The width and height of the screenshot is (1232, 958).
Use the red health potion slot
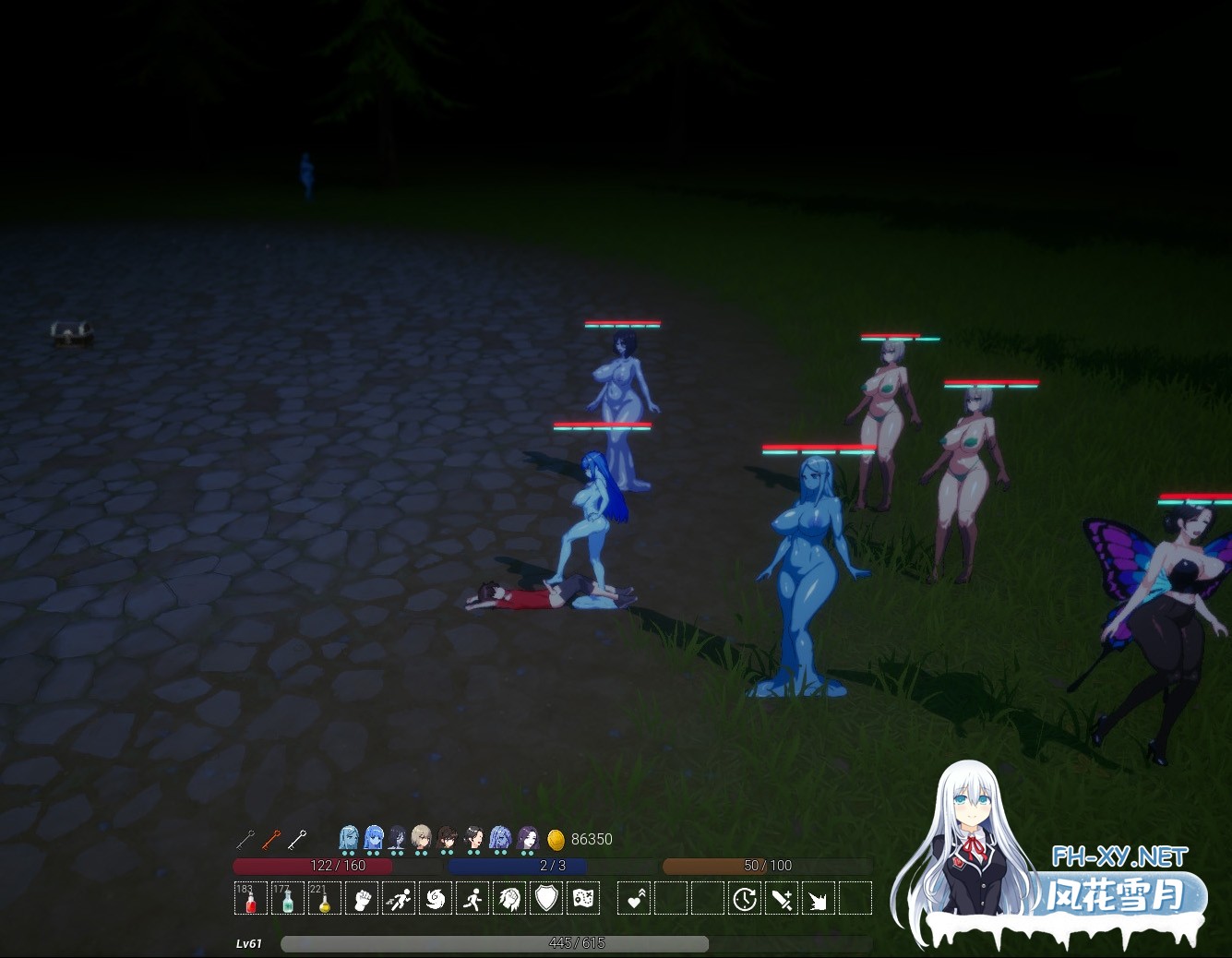point(250,898)
